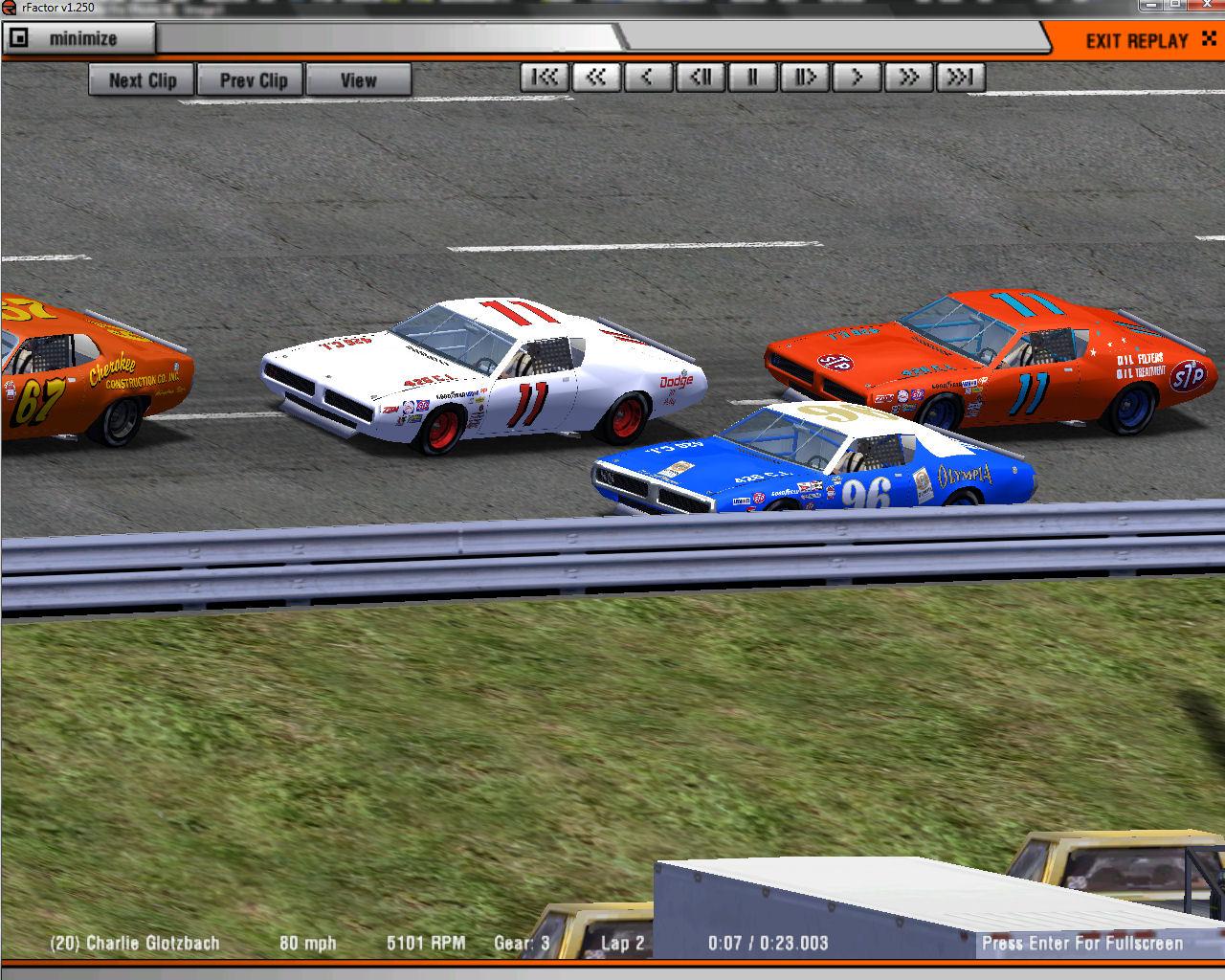Viewport: 1225px width, 980px height.
Task: Fast forward the replay
Action: [x=908, y=78]
